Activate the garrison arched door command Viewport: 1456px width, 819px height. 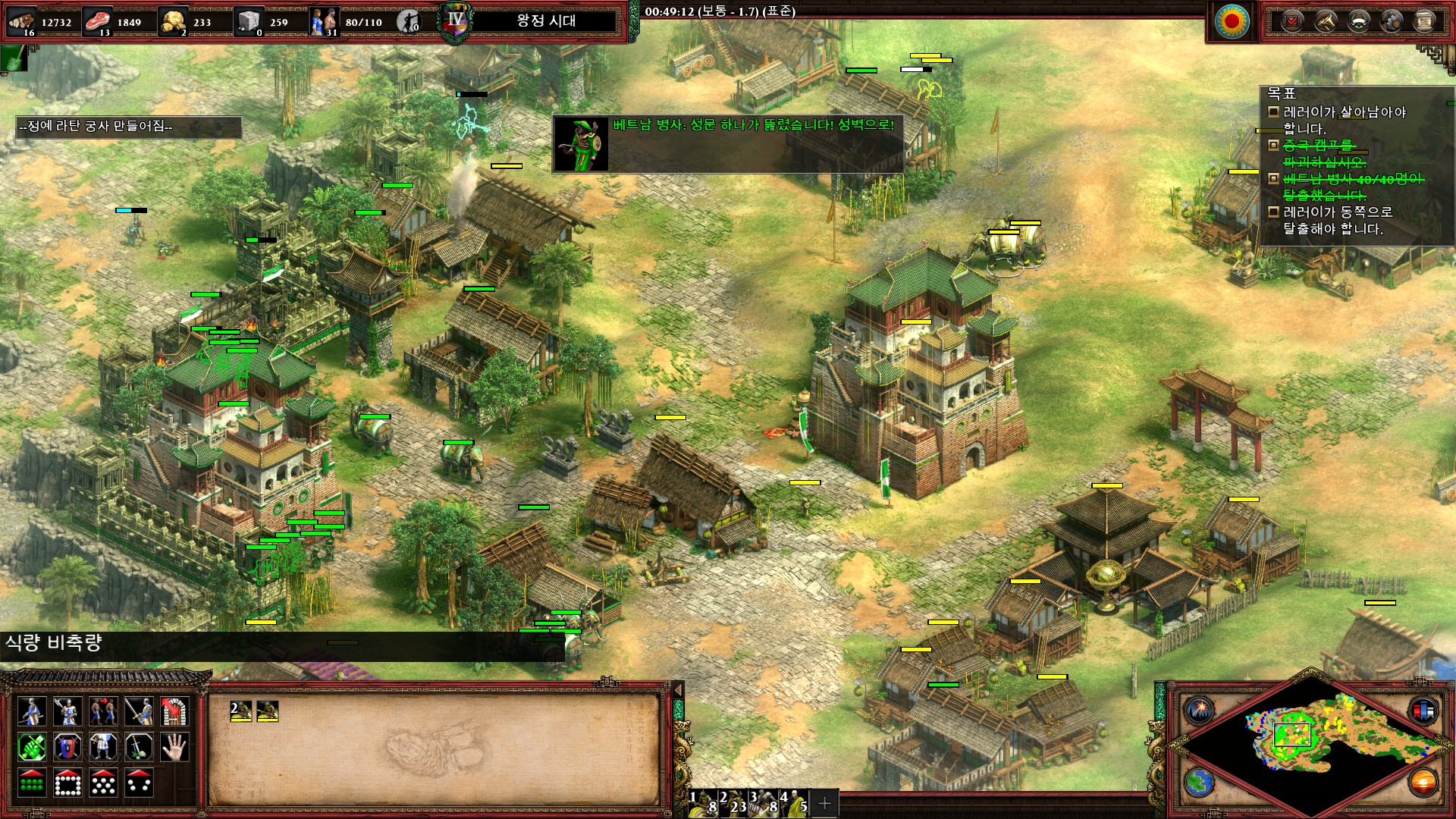point(174,711)
